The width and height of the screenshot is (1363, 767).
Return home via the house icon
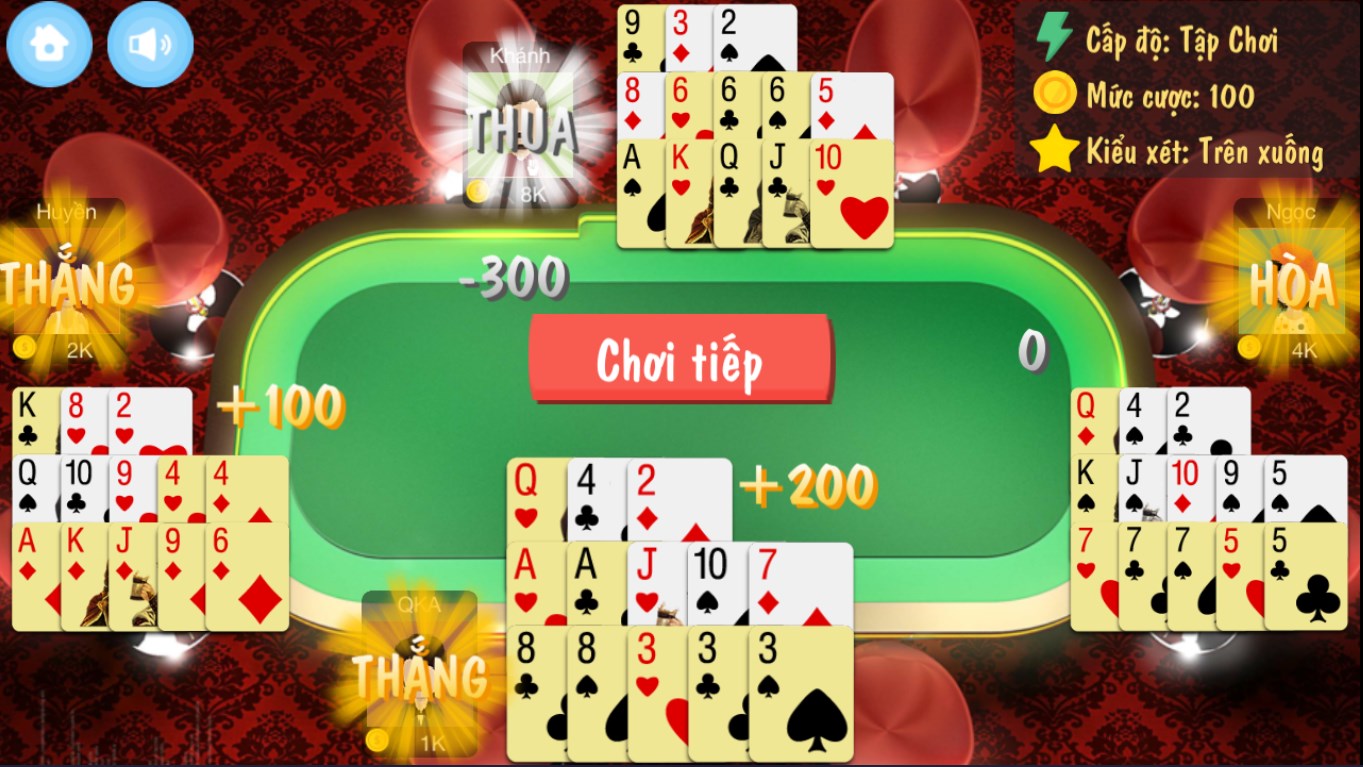tap(48, 43)
